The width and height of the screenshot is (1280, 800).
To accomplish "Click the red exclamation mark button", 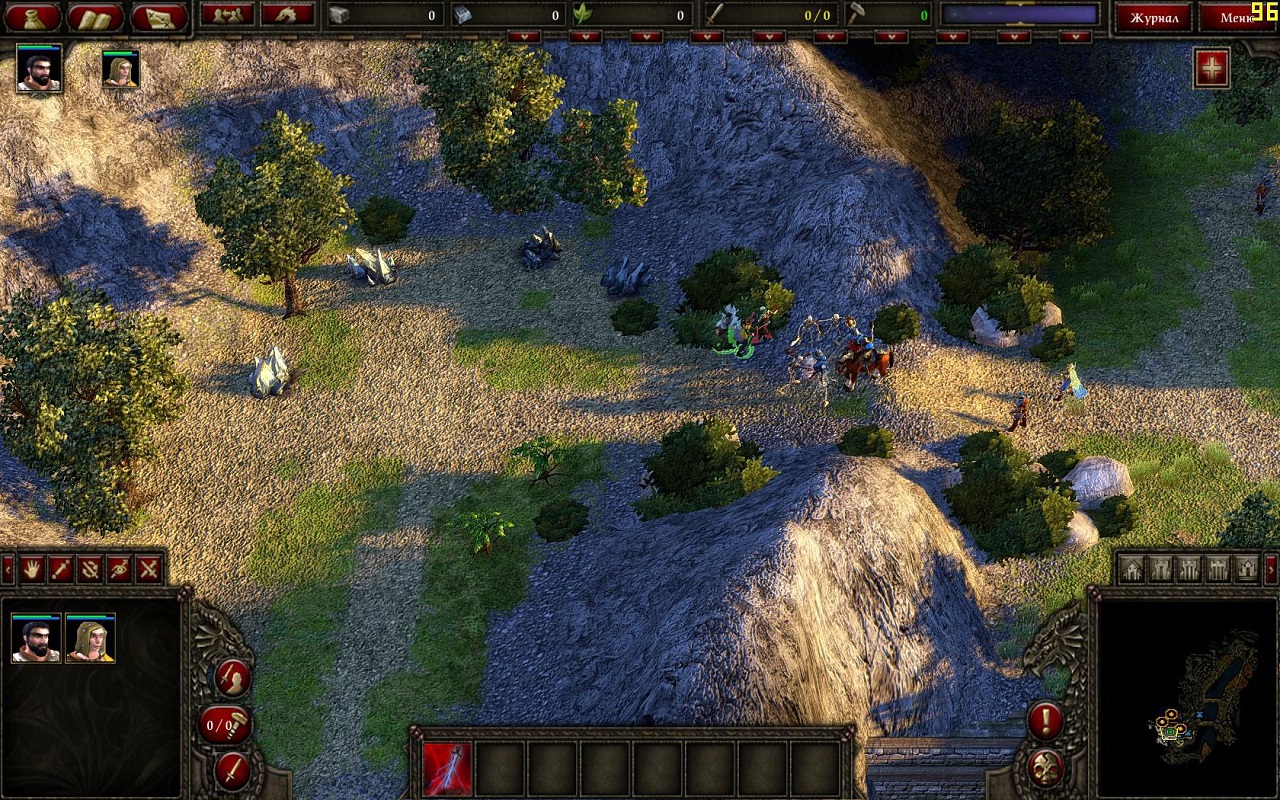I will point(1045,720).
